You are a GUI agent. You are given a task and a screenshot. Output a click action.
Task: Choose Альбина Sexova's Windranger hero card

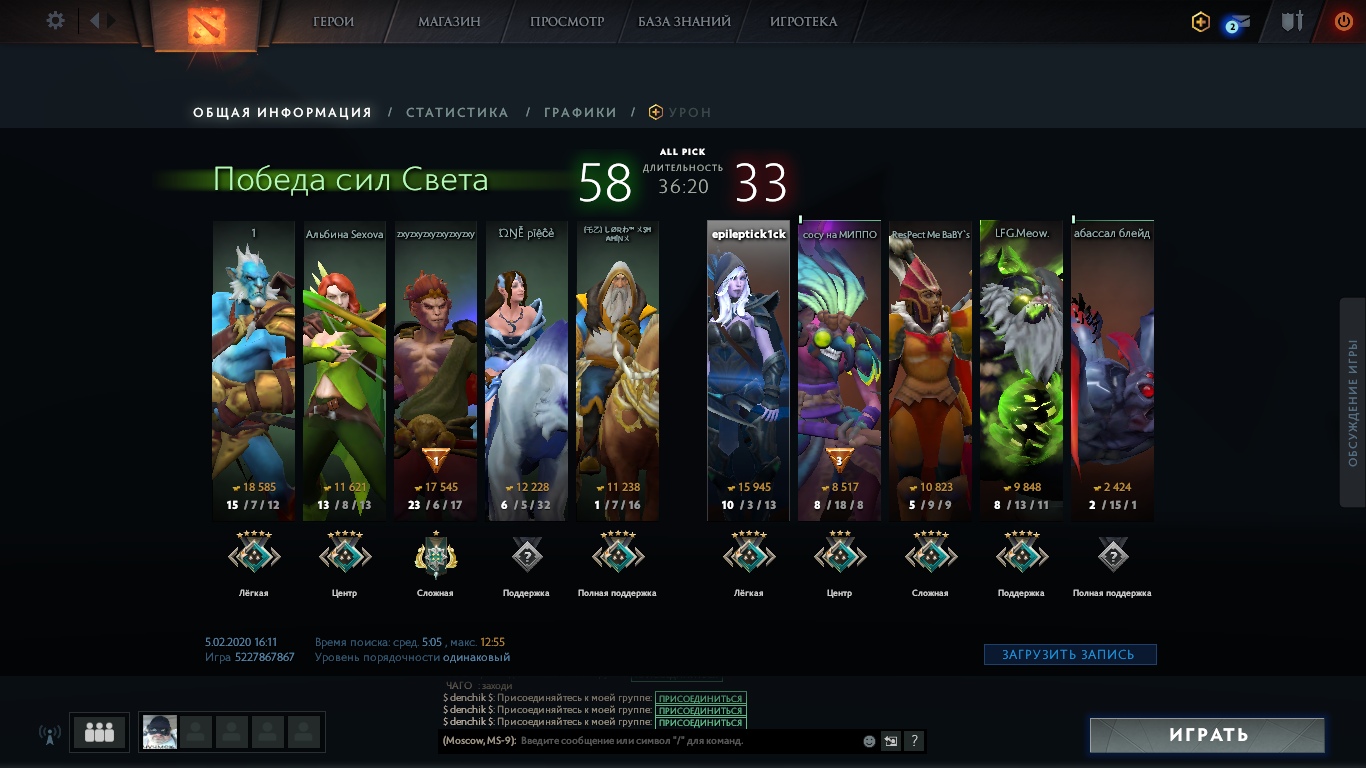pos(344,370)
